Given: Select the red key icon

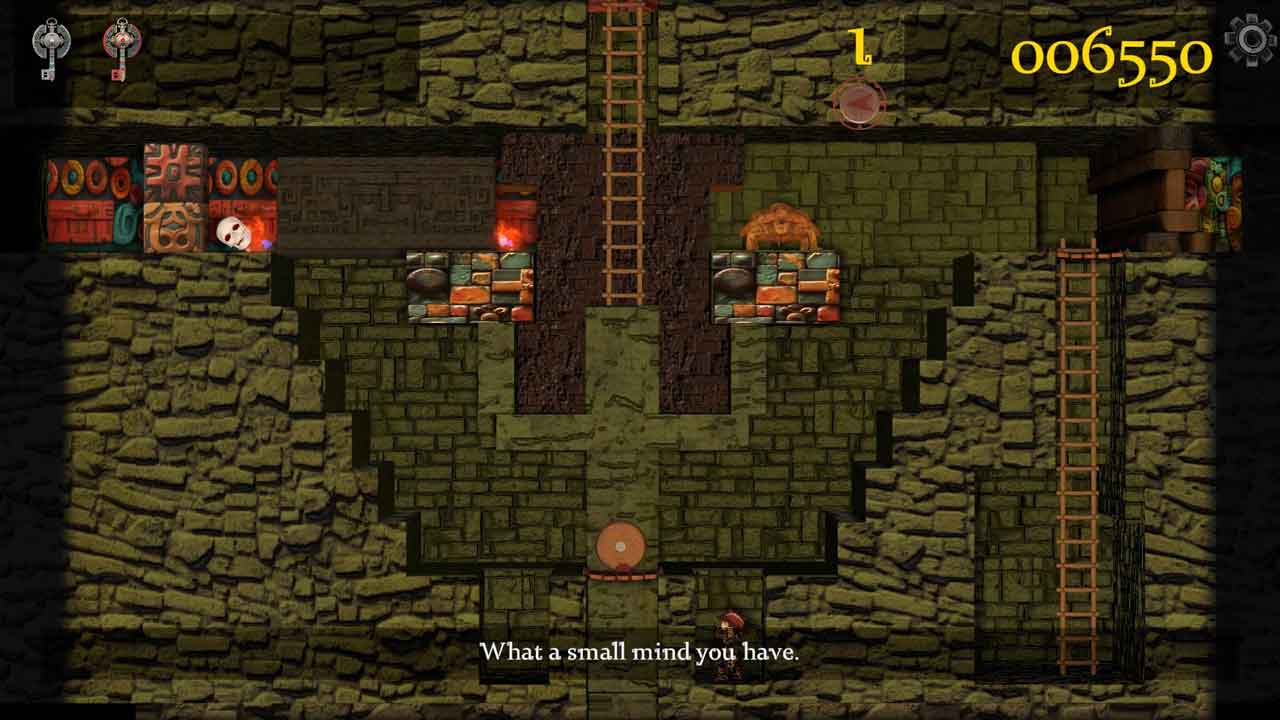Looking at the screenshot, I should [121, 46].
